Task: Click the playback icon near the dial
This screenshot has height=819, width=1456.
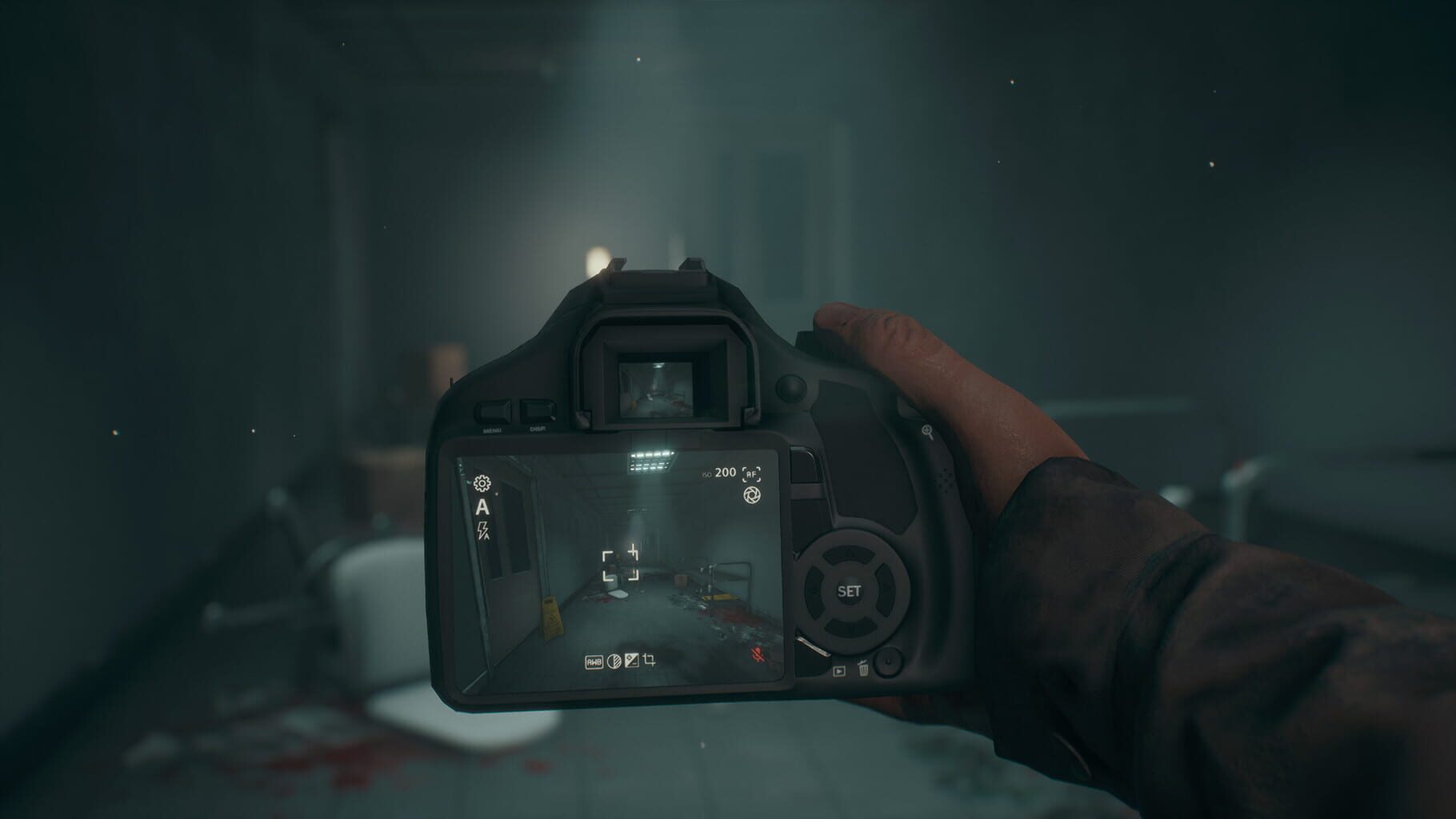Action: pyautogui.click(x=839, y=671)
